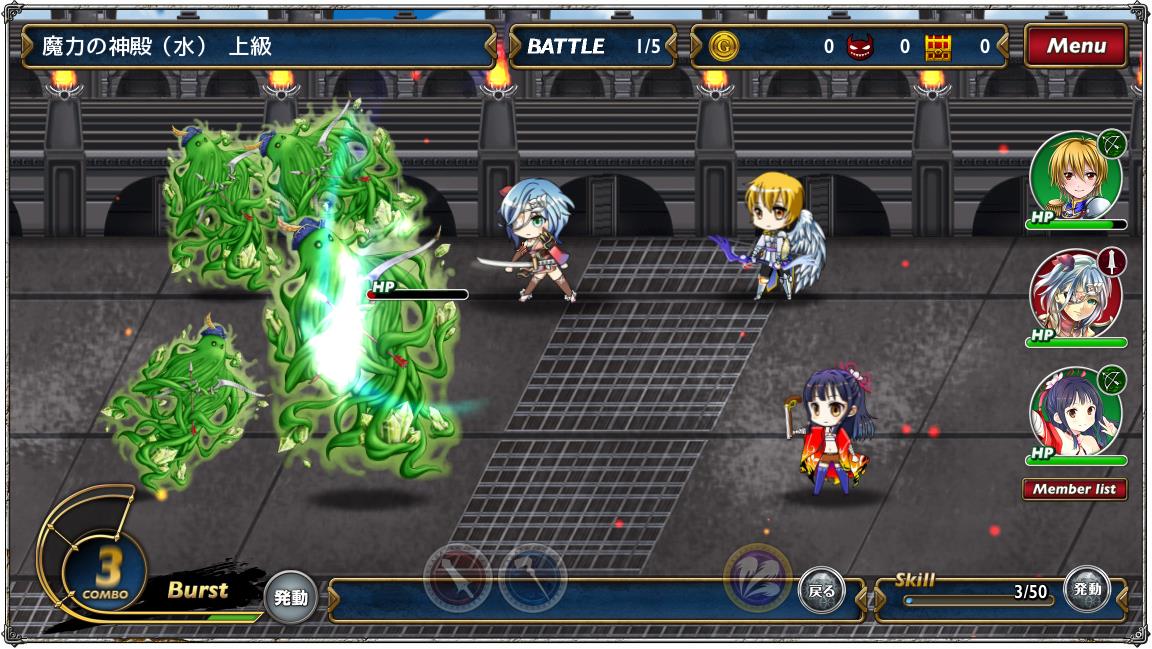Open the red Menu button
The height and width of the screenshot is (649, 1152).
point(1075,46)
